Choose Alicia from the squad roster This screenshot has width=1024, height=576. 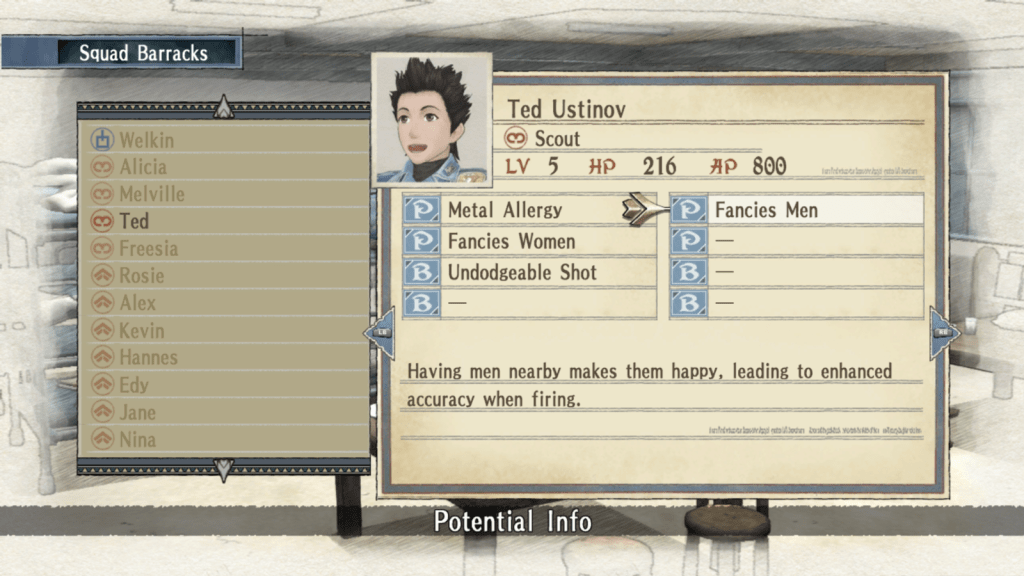coord(143,167)
